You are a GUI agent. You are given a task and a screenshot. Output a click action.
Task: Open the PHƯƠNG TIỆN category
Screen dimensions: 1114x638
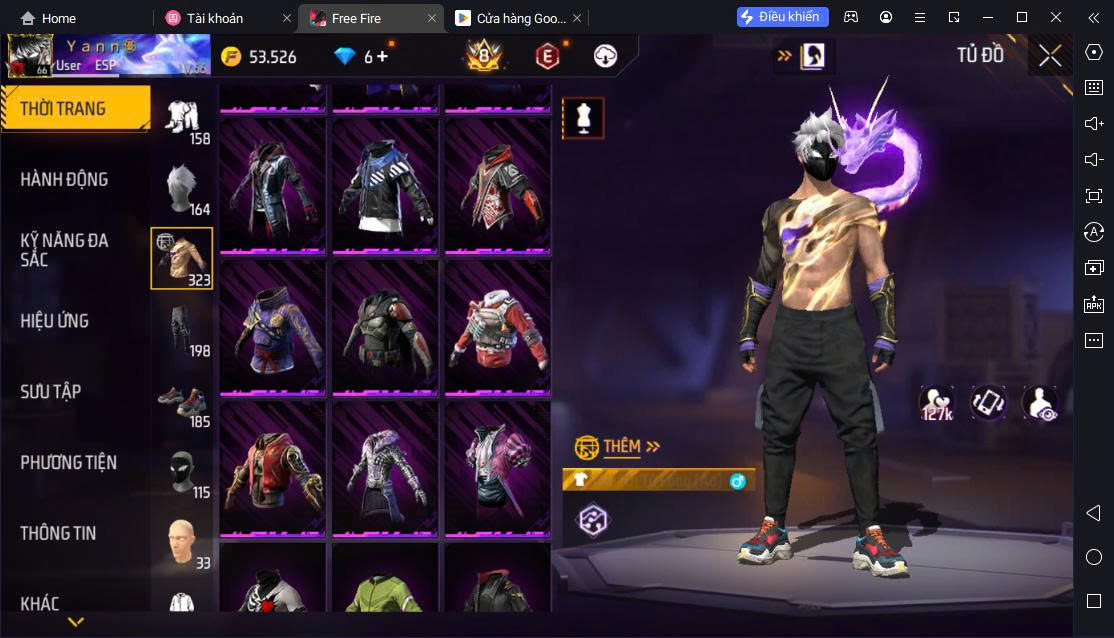(68, 463)
